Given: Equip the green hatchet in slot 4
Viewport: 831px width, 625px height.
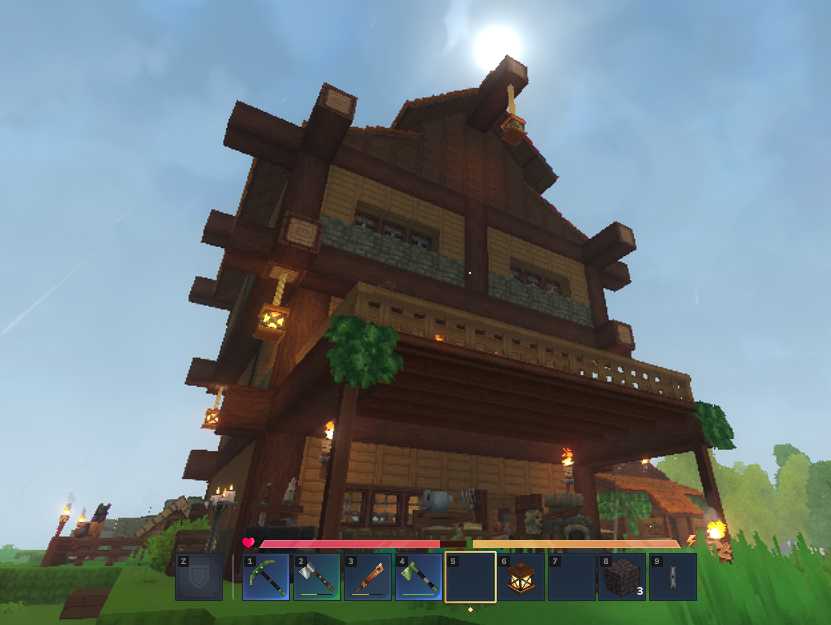Looking at the screenshot, I should coord(418,578).
